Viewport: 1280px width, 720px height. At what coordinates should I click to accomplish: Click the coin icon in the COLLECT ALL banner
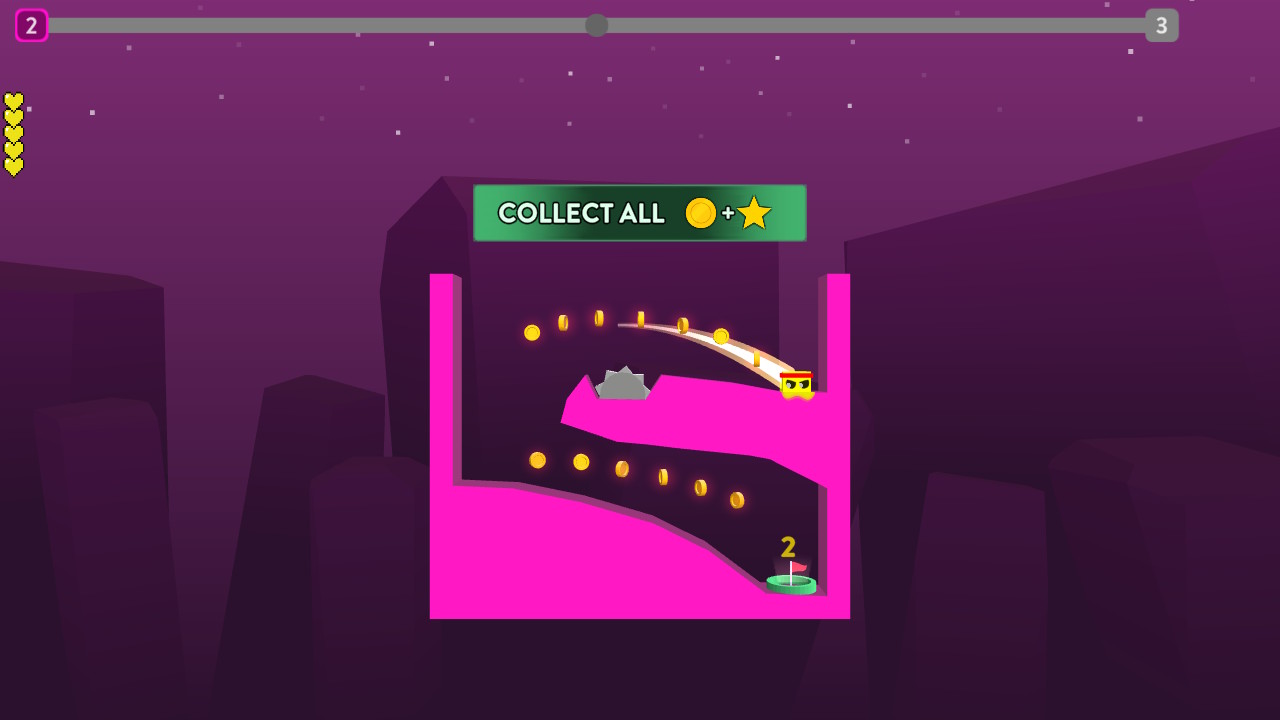(x=701, y=213)
